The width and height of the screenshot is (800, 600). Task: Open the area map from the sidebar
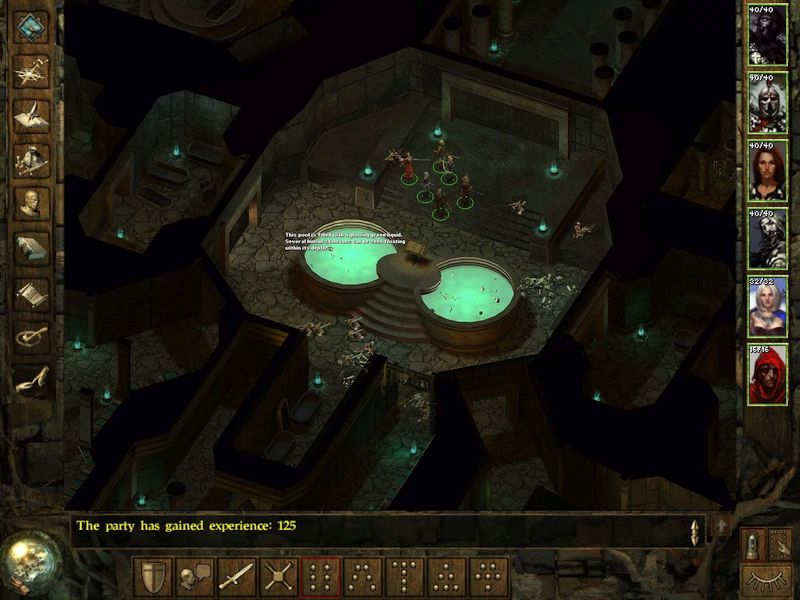click(33, 69)
